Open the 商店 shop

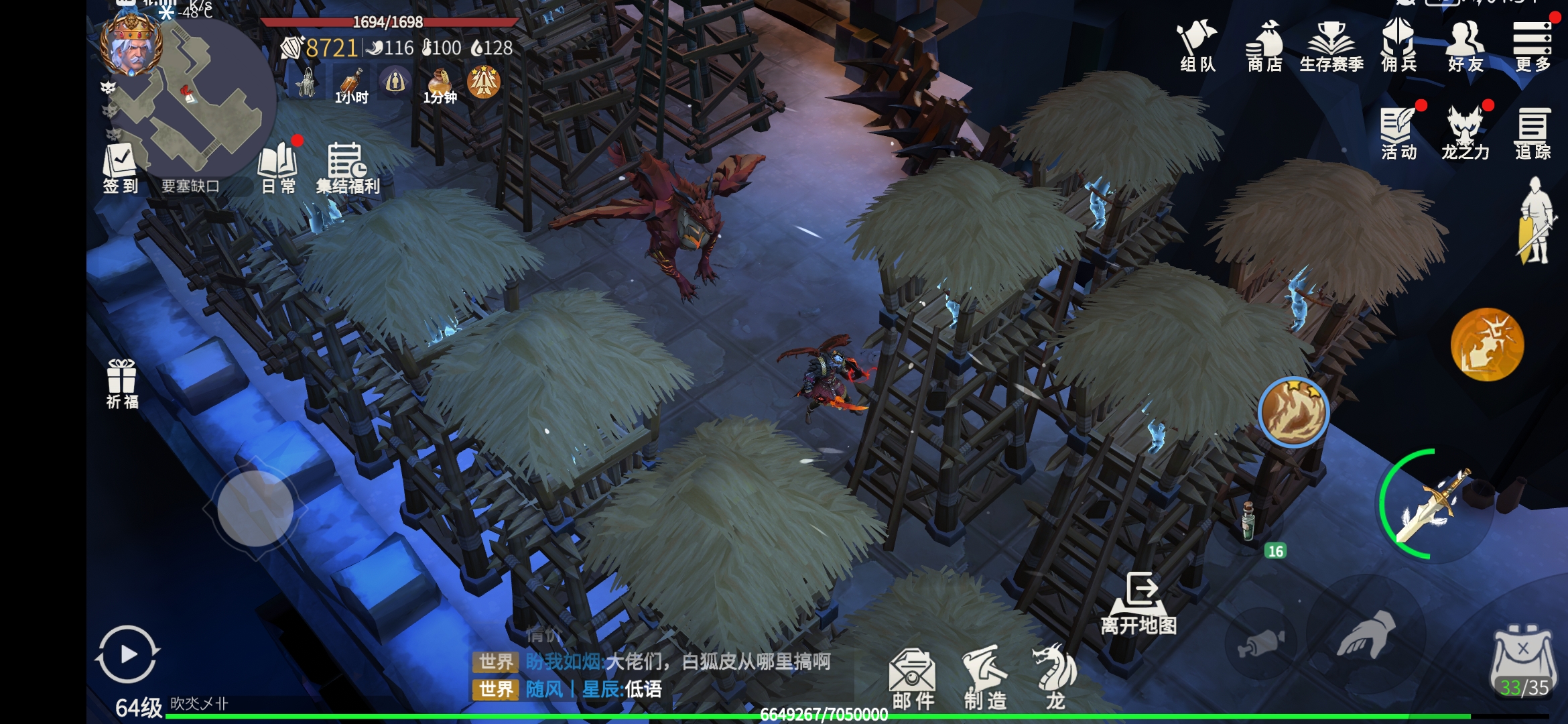click(1264, 46)
